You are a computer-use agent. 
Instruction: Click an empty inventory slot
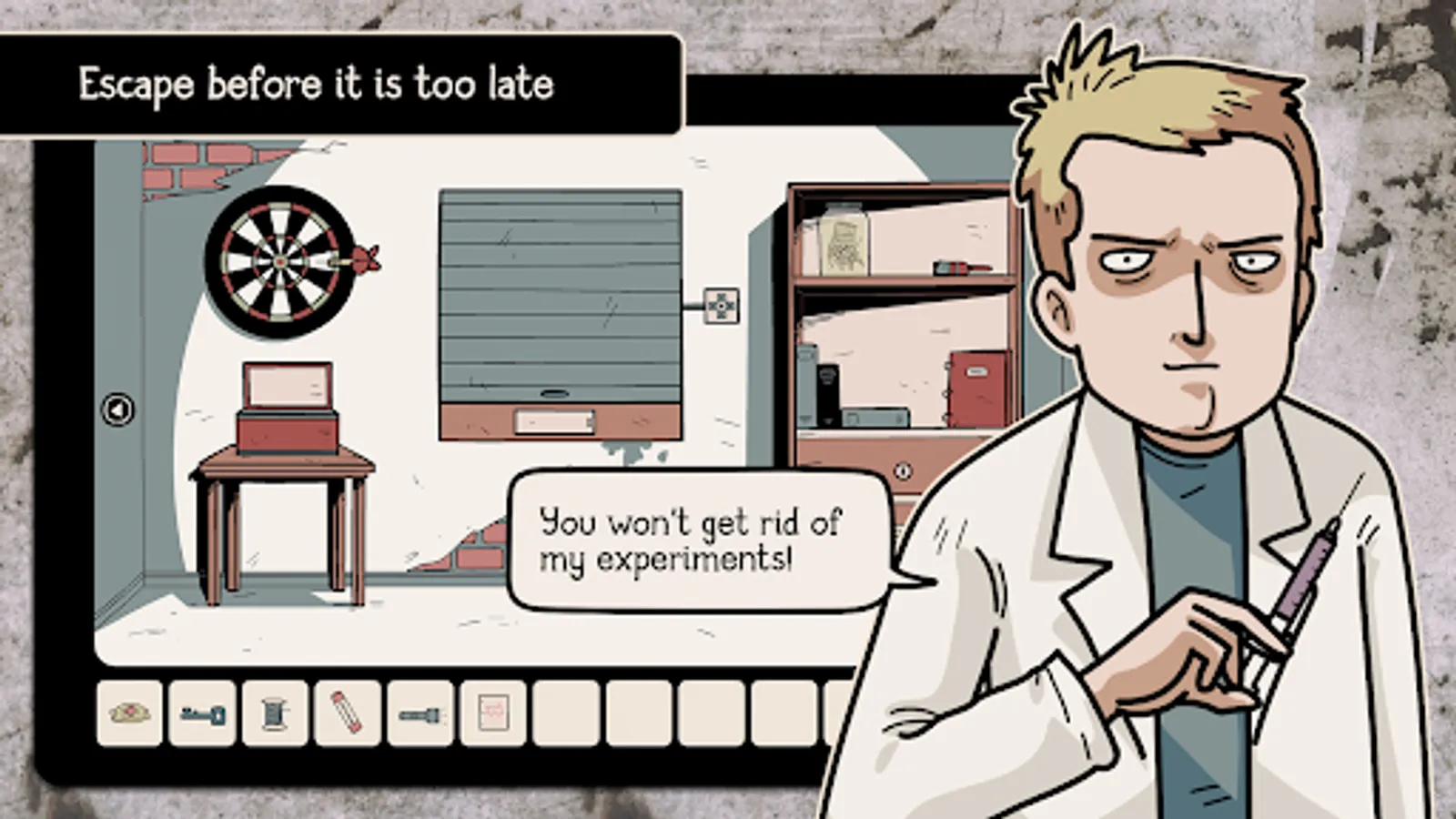pyautogui.click(x=564, y=714)
